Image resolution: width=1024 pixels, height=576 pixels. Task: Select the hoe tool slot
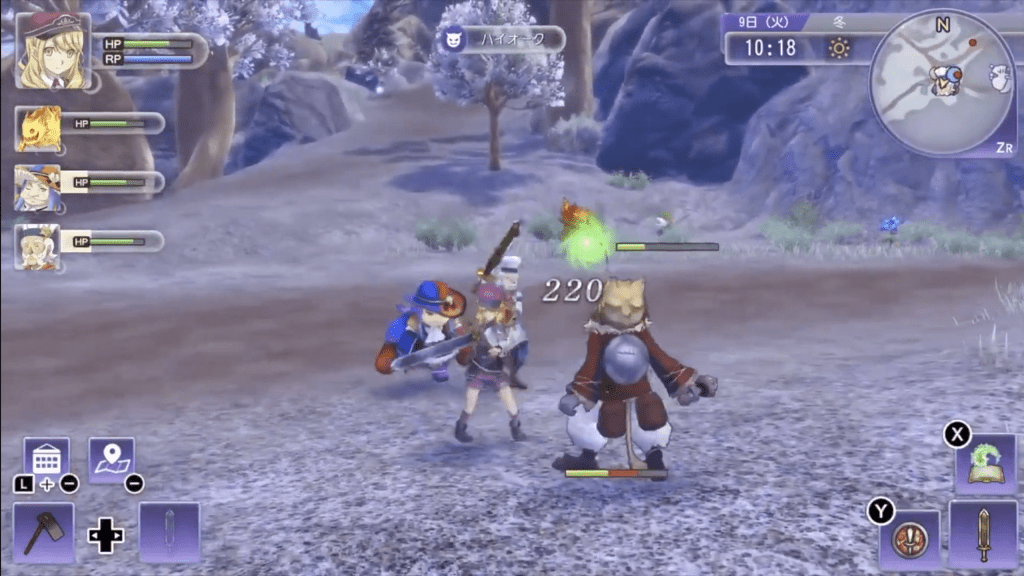point(43,531)
